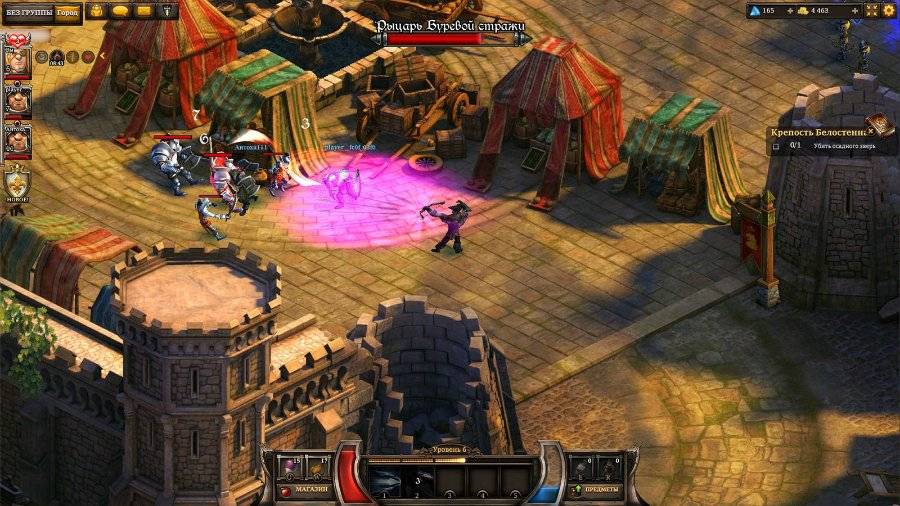Click the golden helmet icon in top bar
This screenshot has height=506, width=900.
98,11
